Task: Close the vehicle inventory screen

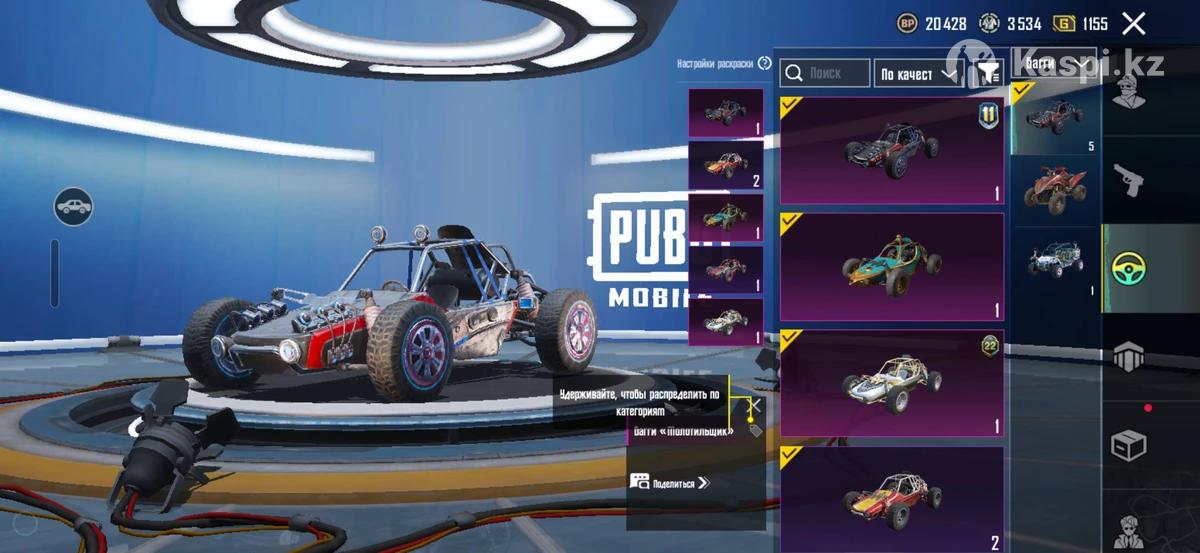Action: point(1133,24)
